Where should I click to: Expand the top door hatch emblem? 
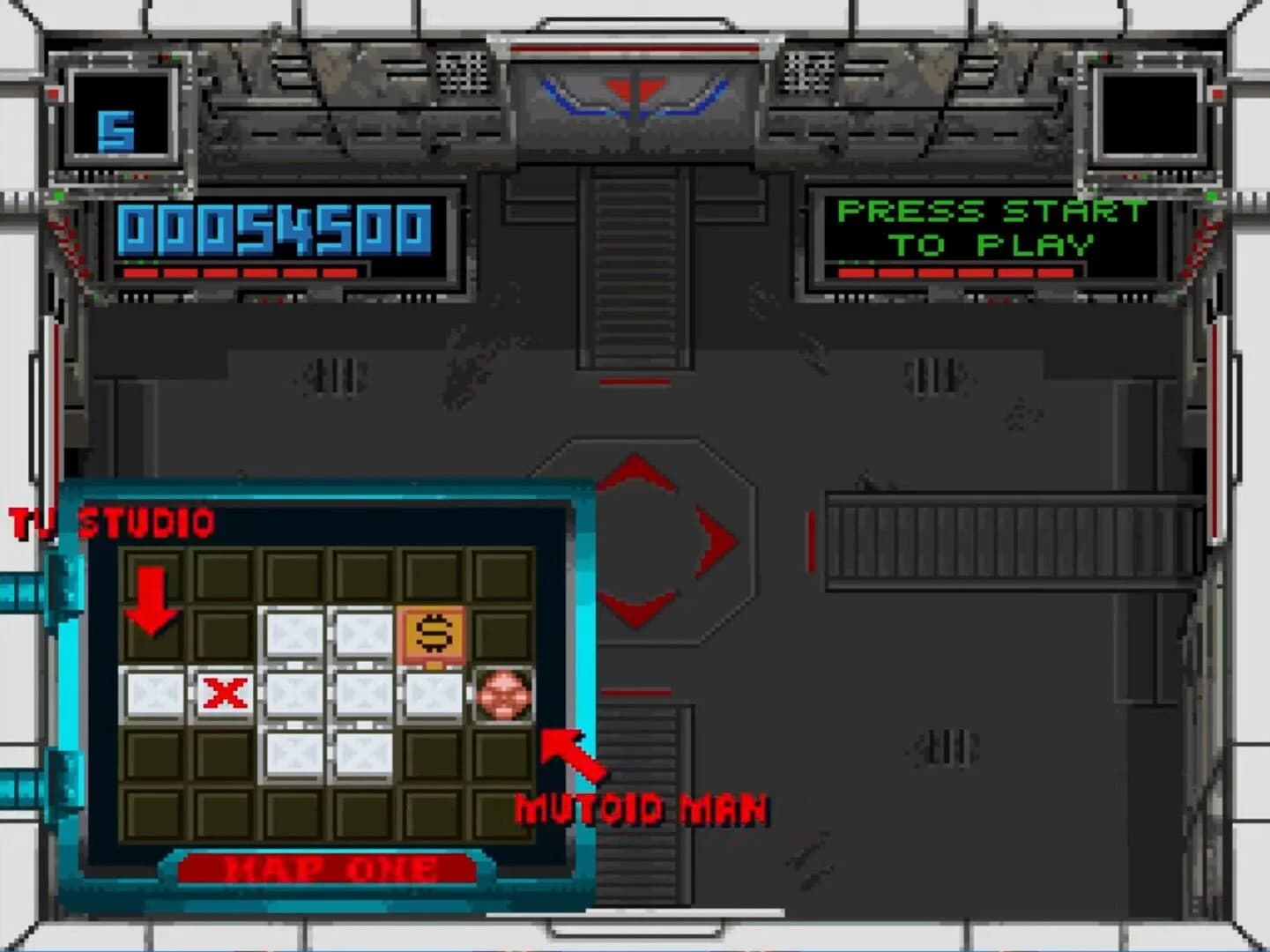[x=635, y=97]
